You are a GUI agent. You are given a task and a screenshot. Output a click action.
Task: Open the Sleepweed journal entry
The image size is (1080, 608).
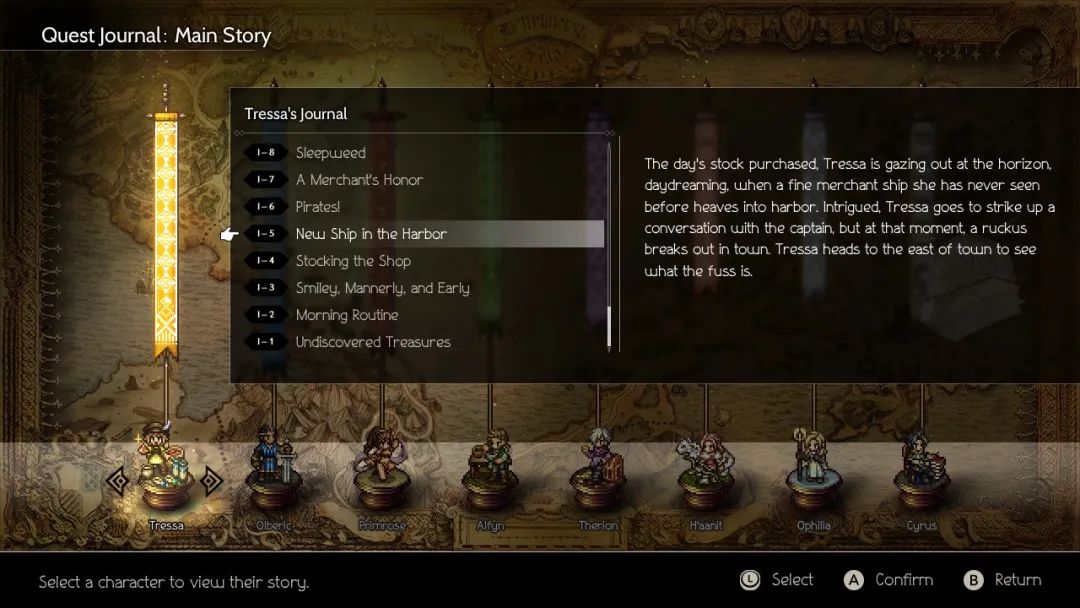330,153
